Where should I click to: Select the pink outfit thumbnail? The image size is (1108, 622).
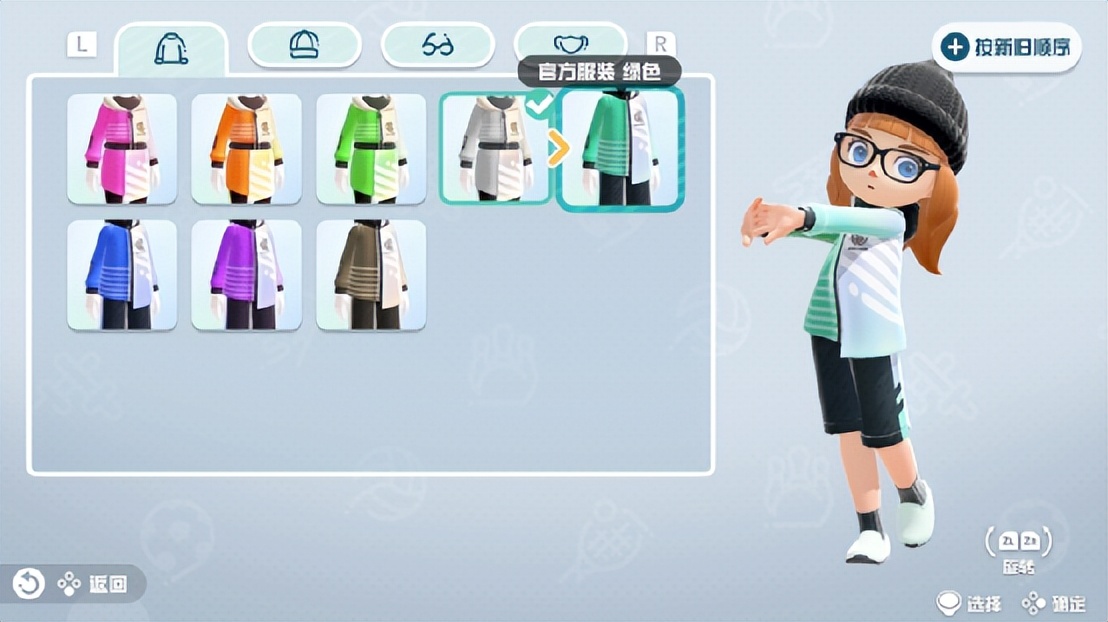(x=122, y=149)
